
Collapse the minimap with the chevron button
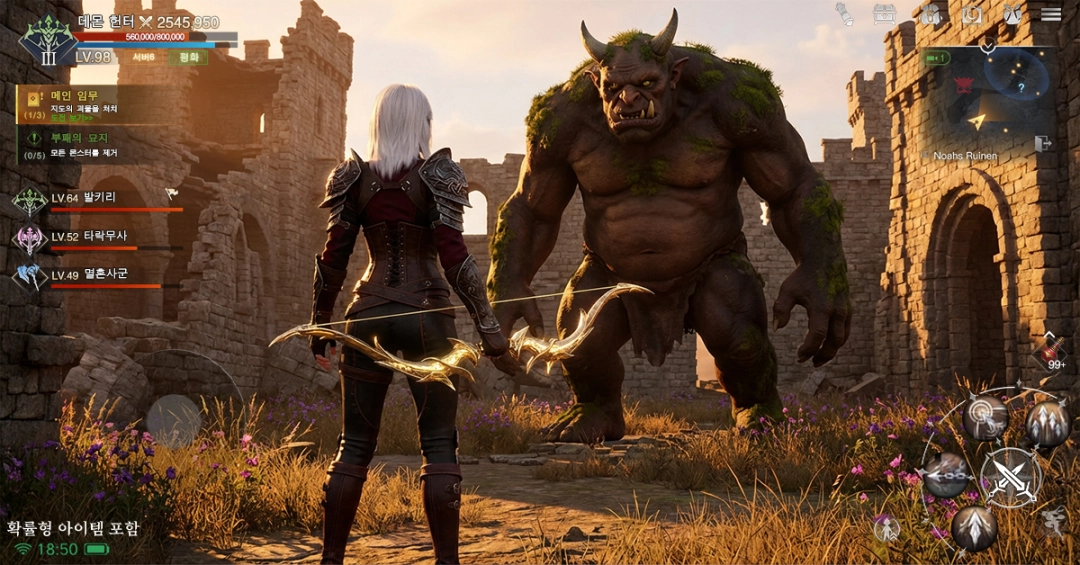[988, 46]
